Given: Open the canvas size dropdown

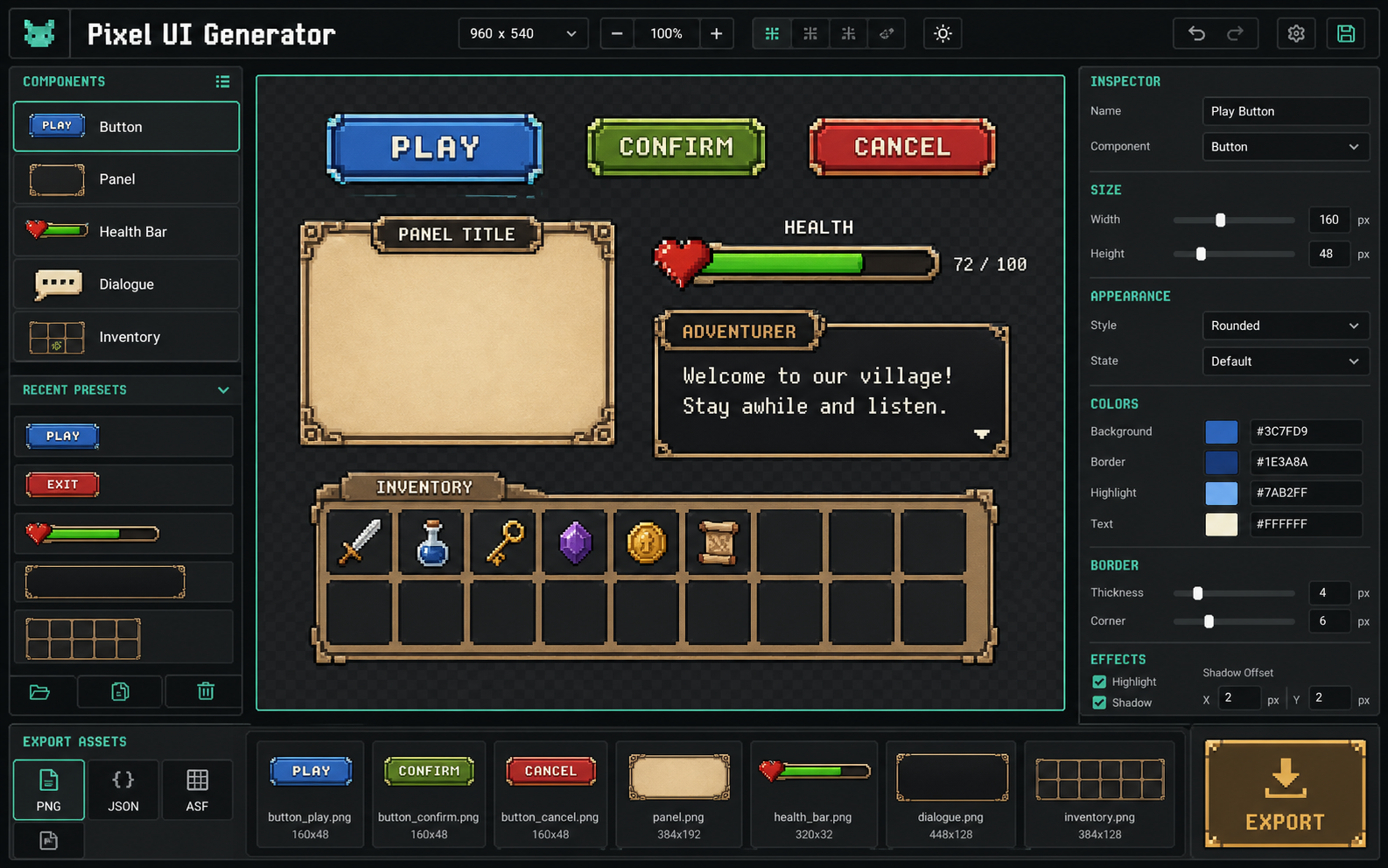Looking at the screenshot, I should 522,33.
